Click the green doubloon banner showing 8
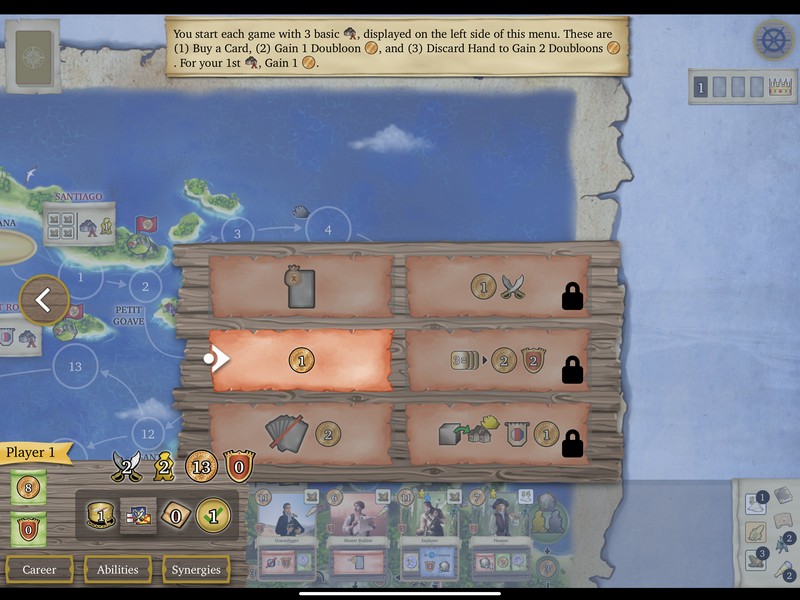The image size is (800, 600). click(27, 489)
